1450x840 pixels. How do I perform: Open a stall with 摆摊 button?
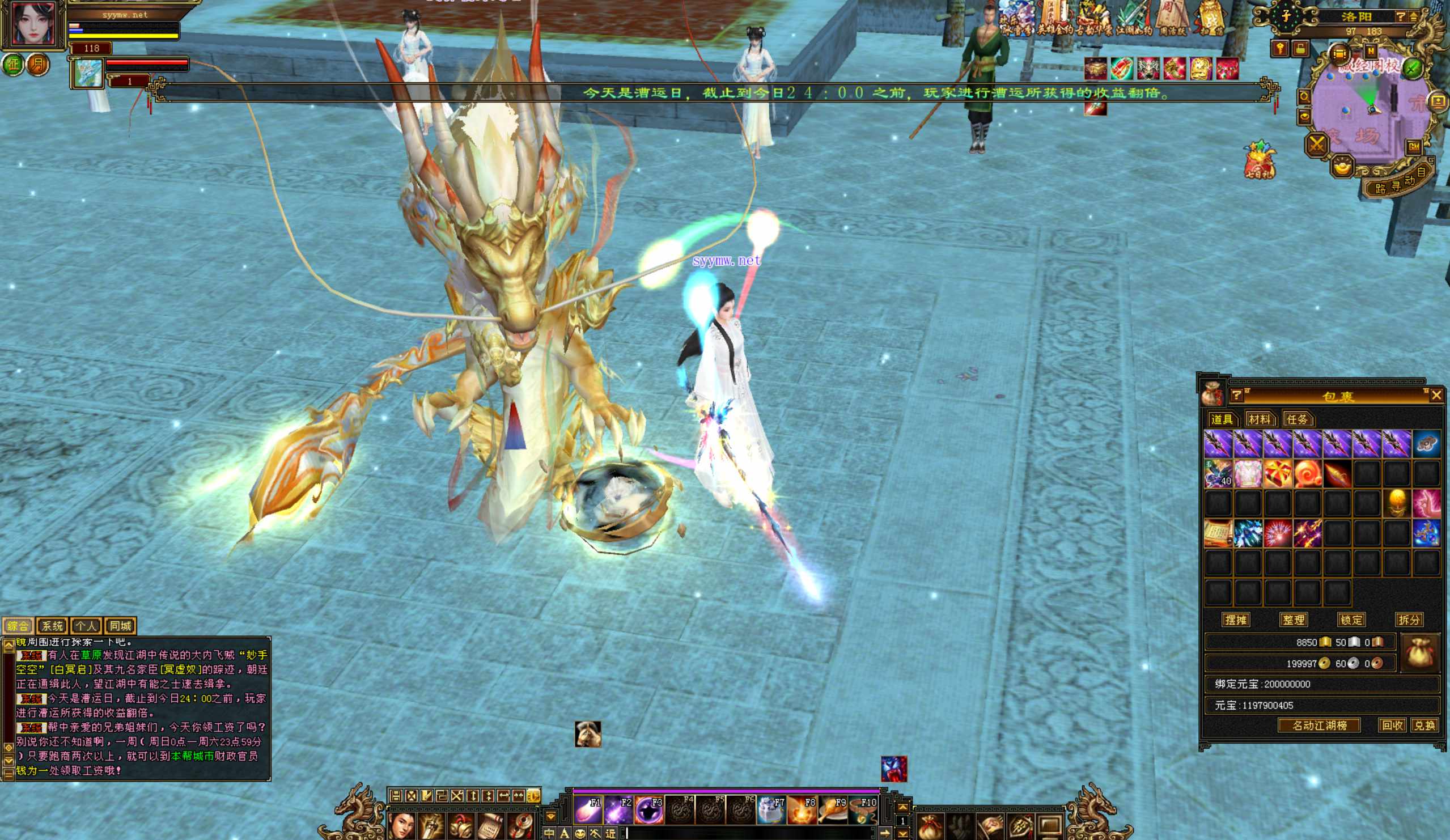pos(1235,620)
